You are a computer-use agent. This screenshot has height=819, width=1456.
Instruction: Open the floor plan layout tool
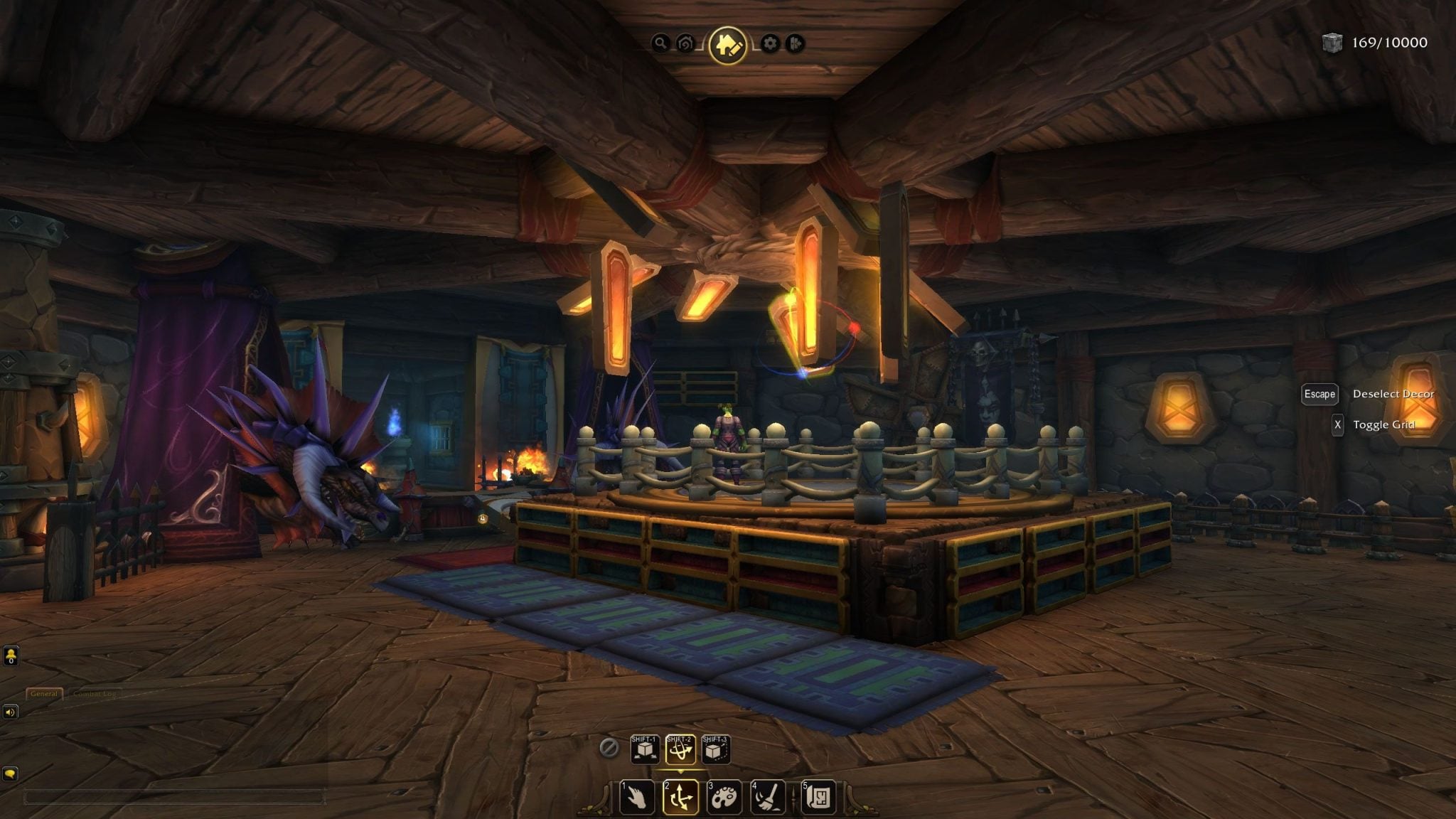click(818, 797)
